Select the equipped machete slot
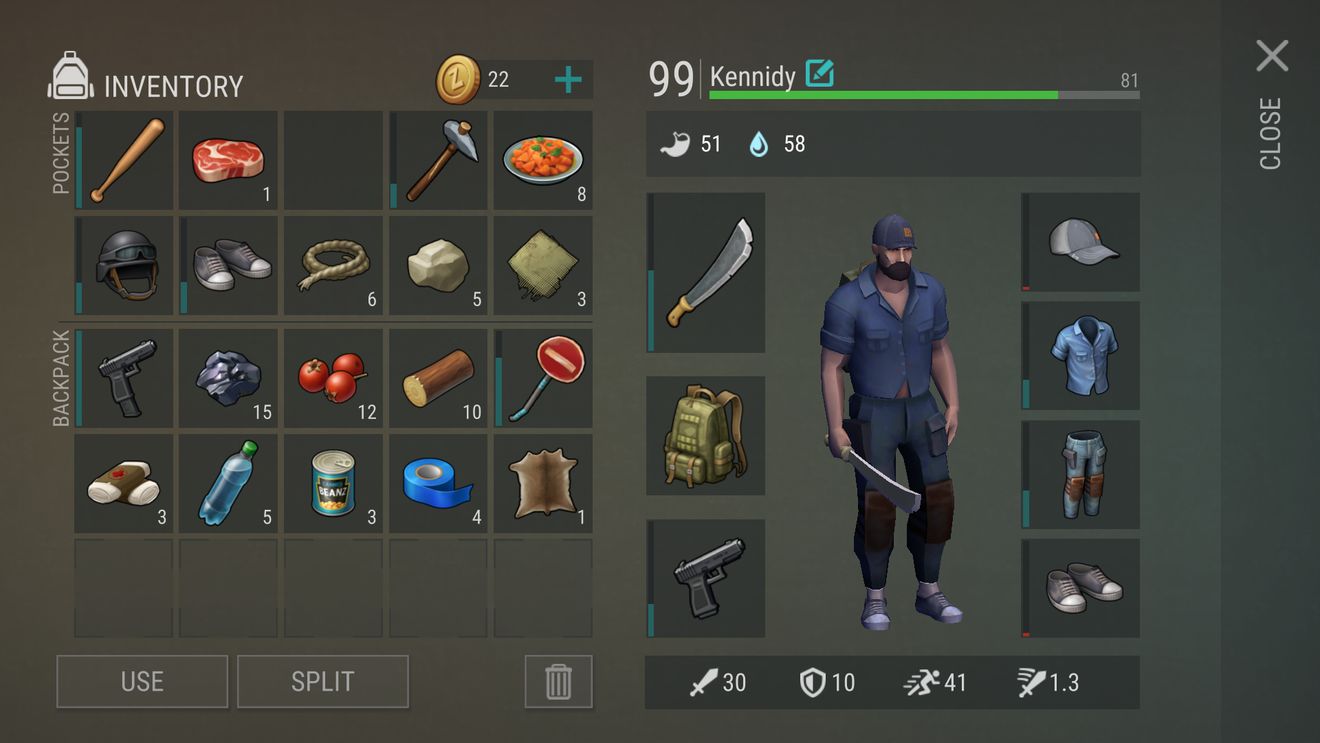Image resolution: width=1320 pixels, height=743 pixels. tap(706, 273)
